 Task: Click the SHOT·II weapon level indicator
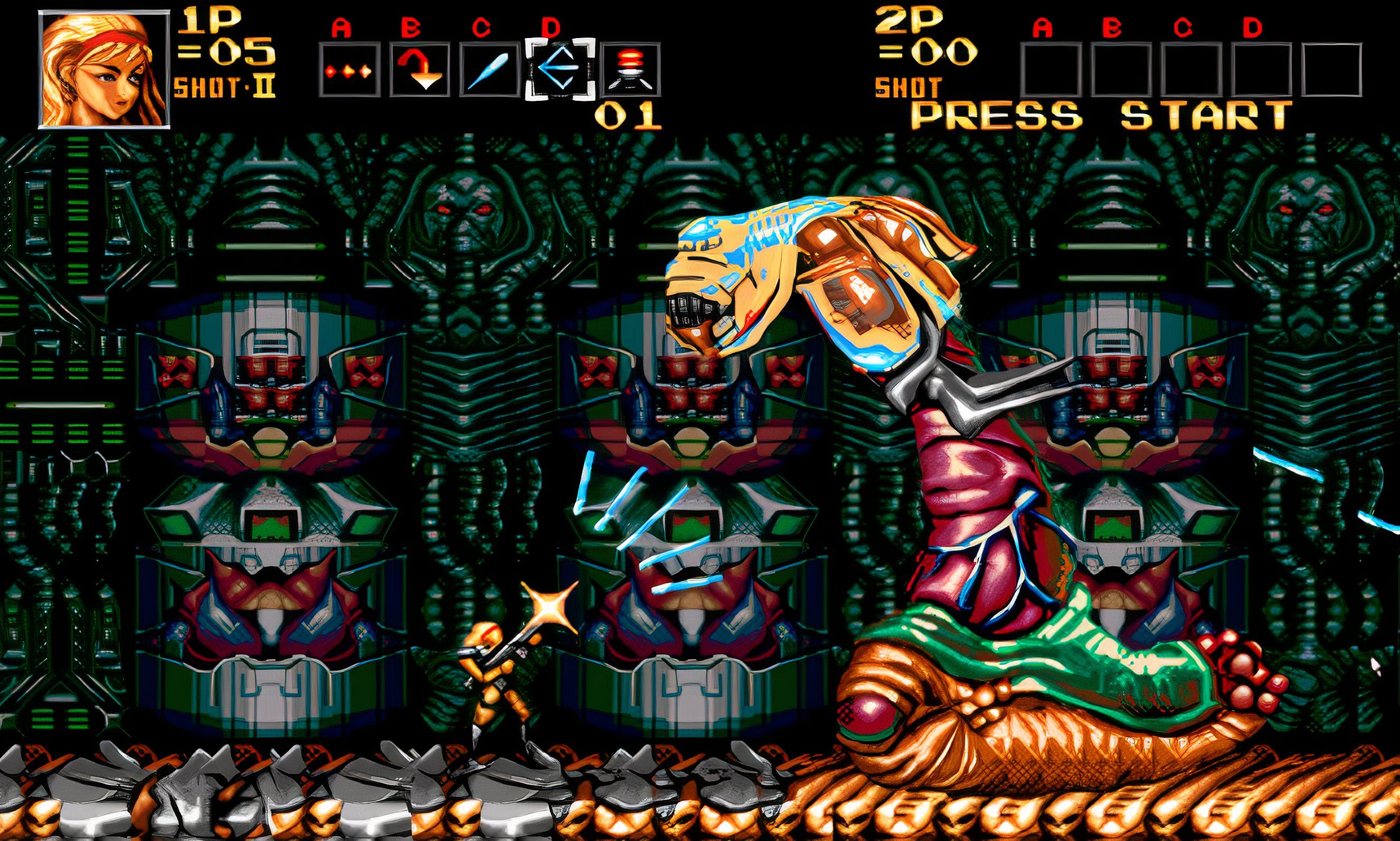click(x=224, y=86)
